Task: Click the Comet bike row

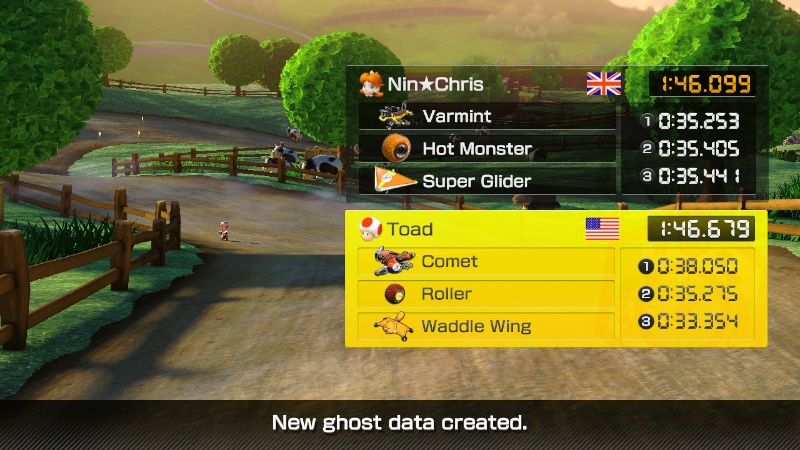Action: pos(486,262)
